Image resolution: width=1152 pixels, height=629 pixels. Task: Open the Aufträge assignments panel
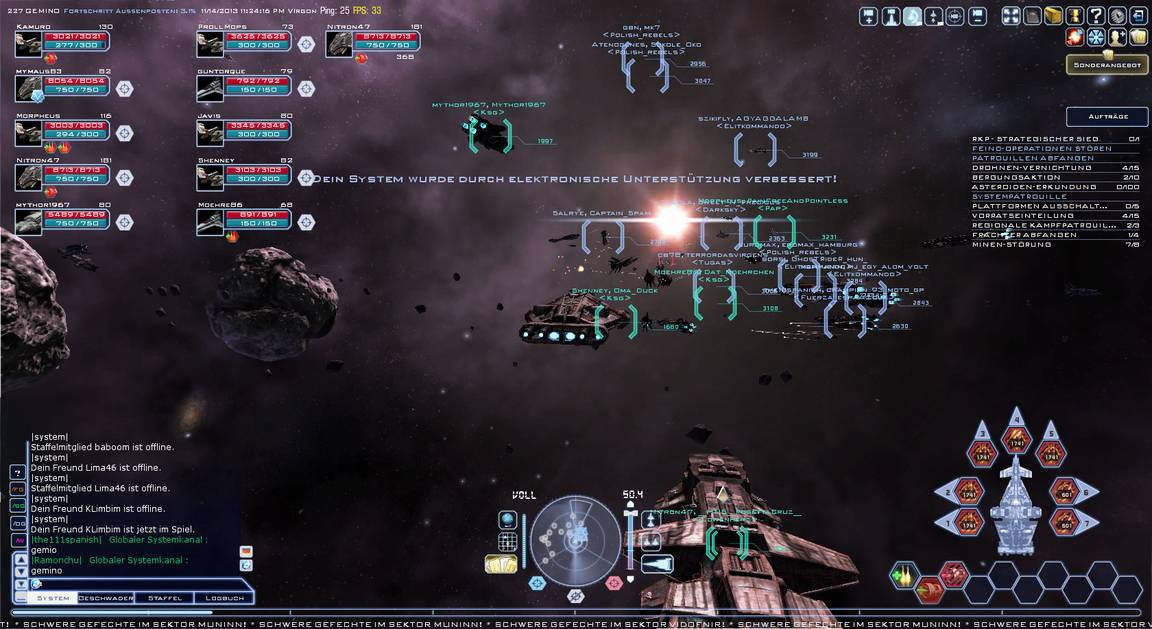pos(1106,117)
